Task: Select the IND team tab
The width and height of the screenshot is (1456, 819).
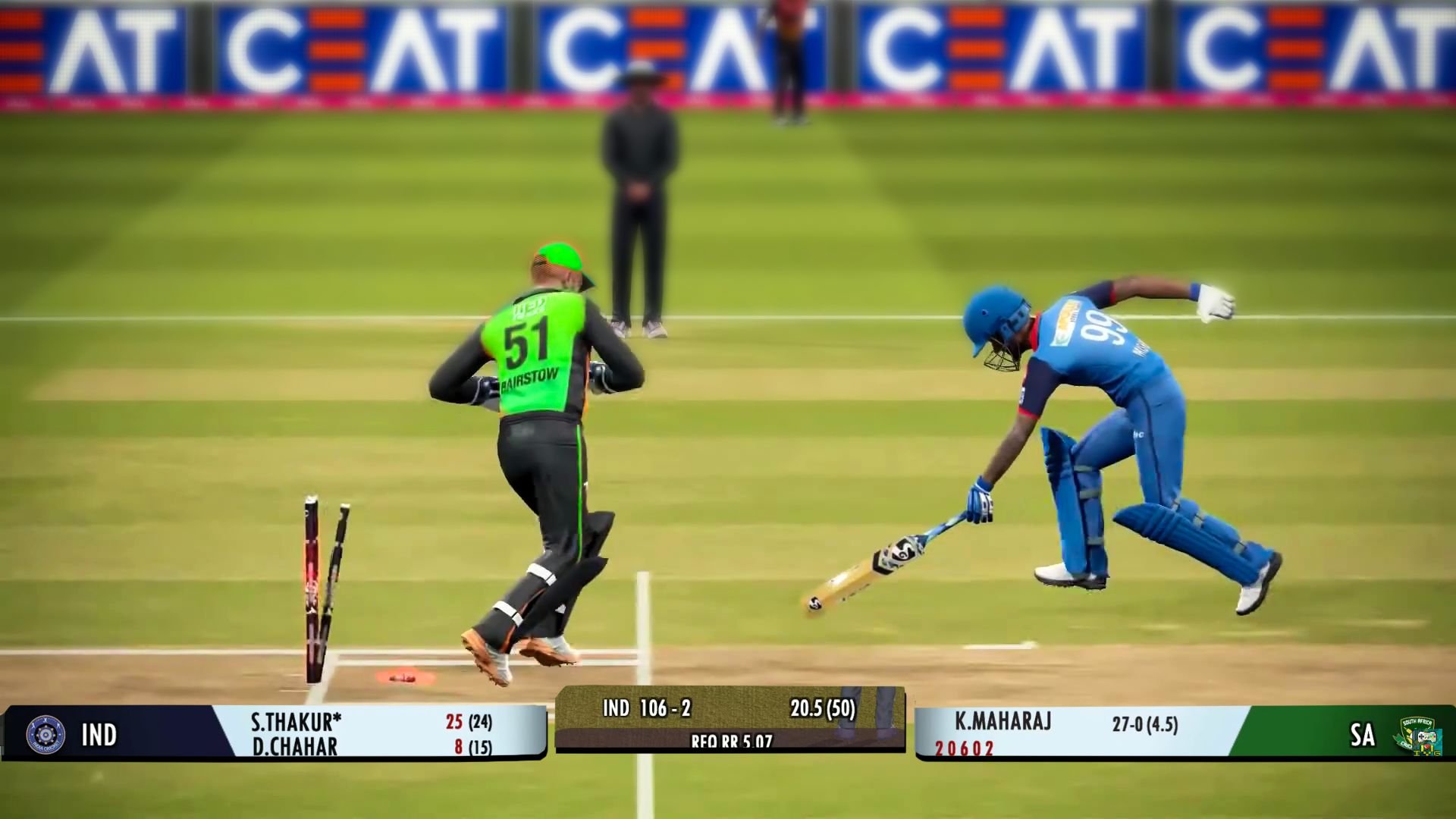Action: pos(102,734)
